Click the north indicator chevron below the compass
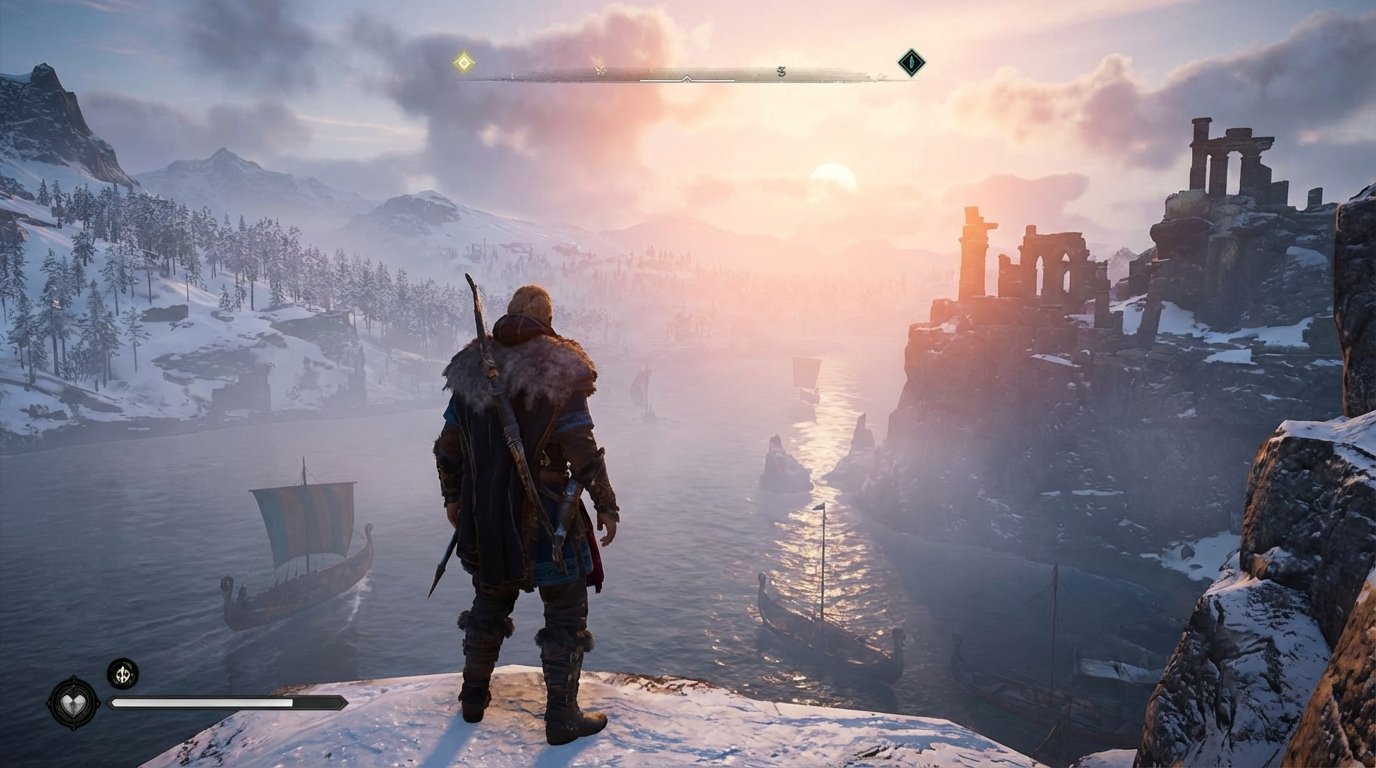 (x=686, y=79)
